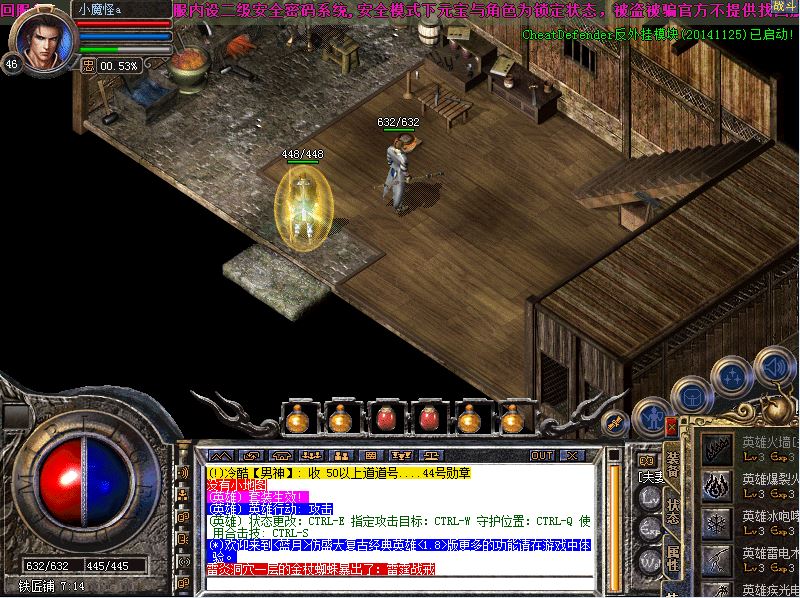Toggle the 战斗 combat mode button

coord(778,8)
